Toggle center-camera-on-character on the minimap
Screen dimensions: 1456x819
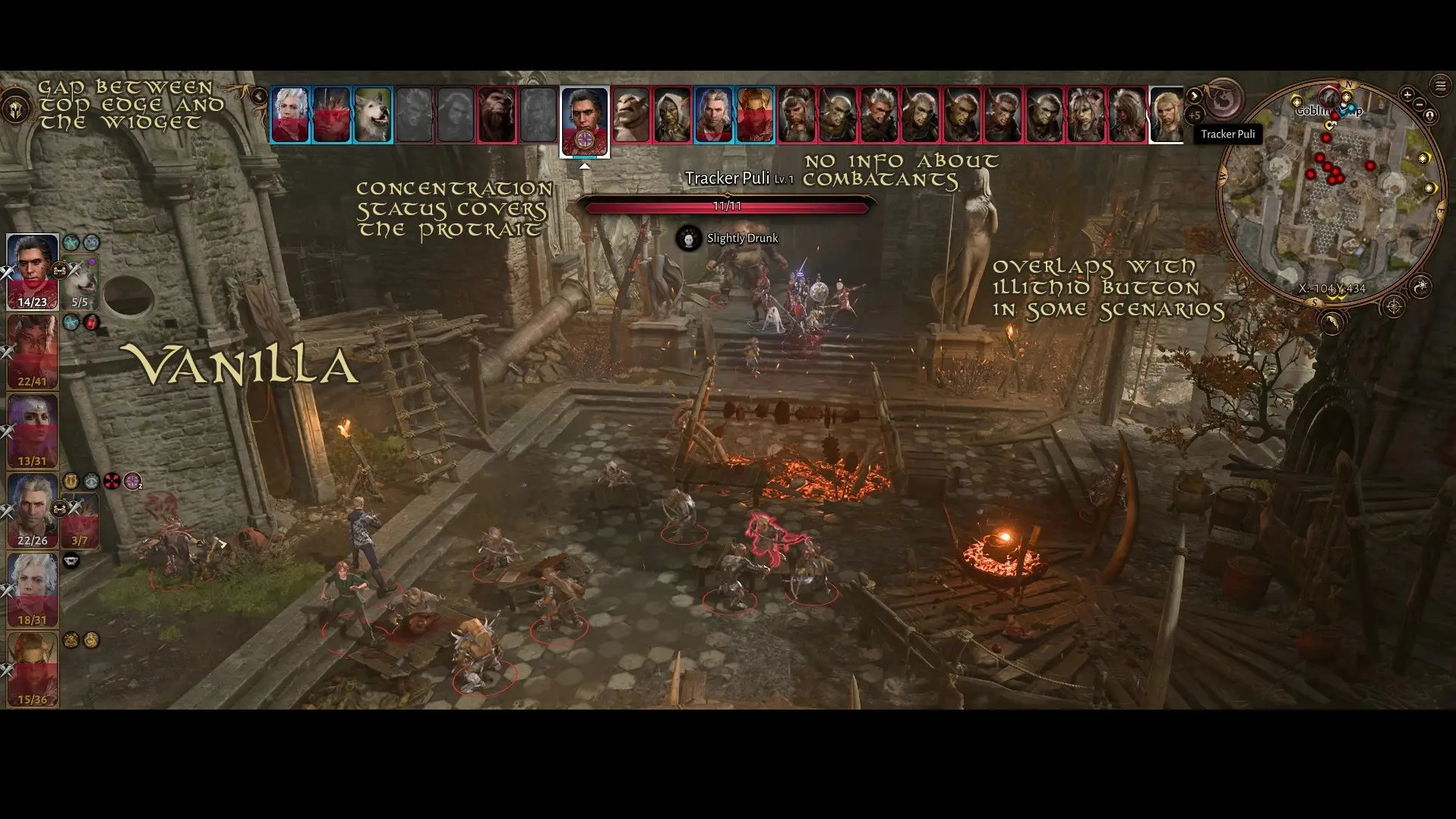tap(1429, 116)
